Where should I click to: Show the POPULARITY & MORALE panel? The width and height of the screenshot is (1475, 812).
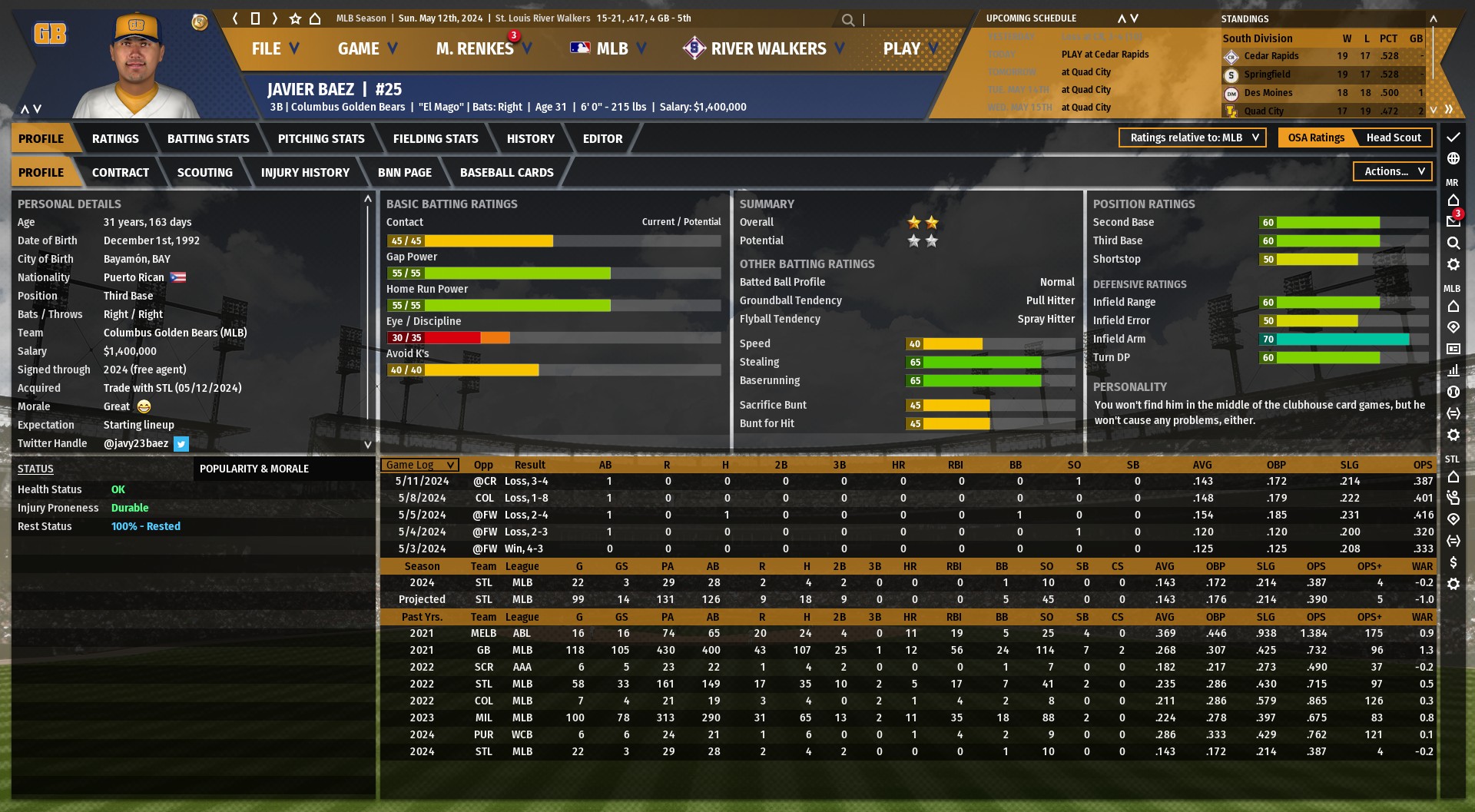[254, 469]
